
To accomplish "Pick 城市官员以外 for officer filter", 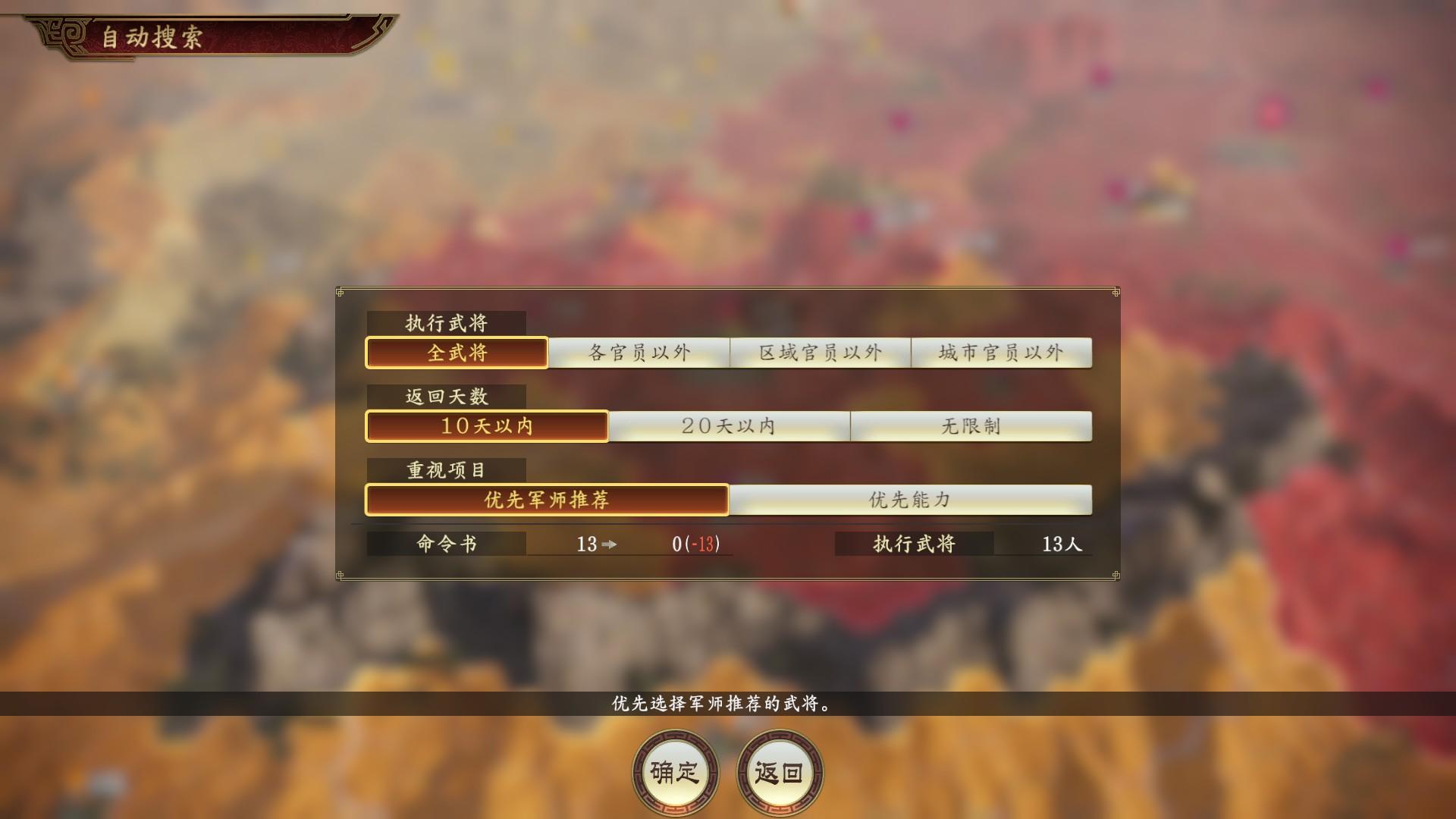I will 1001,352.
